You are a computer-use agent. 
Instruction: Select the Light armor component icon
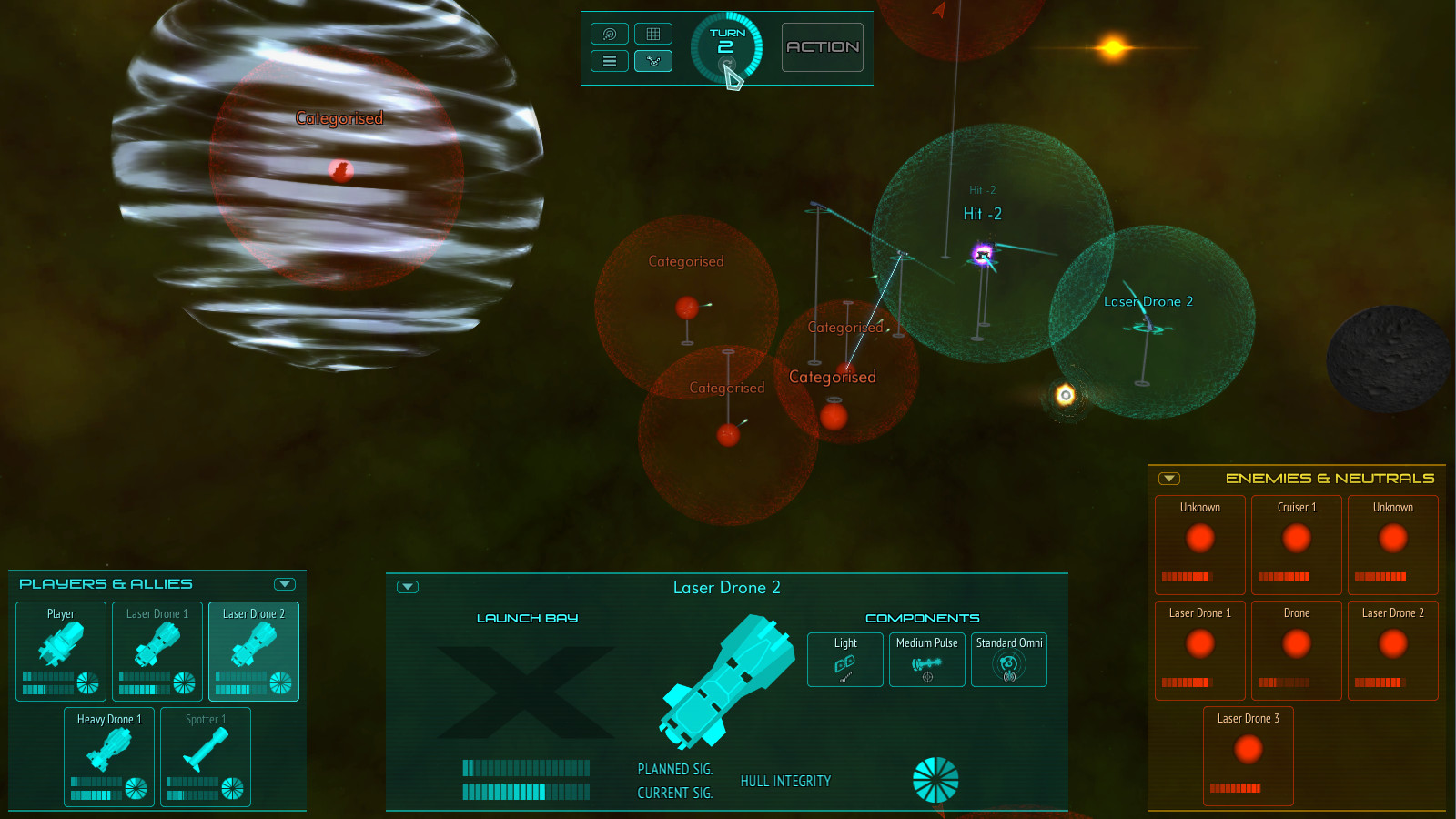click(x=844, y=659)
